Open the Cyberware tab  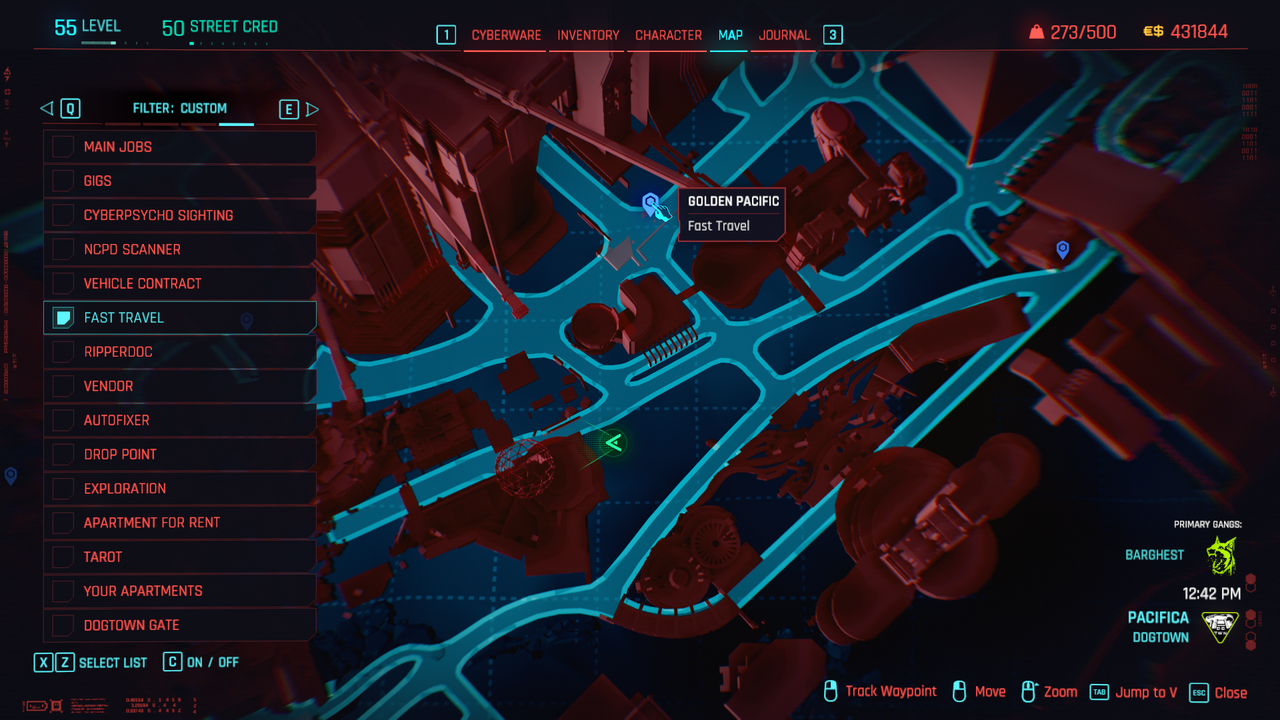506,35
